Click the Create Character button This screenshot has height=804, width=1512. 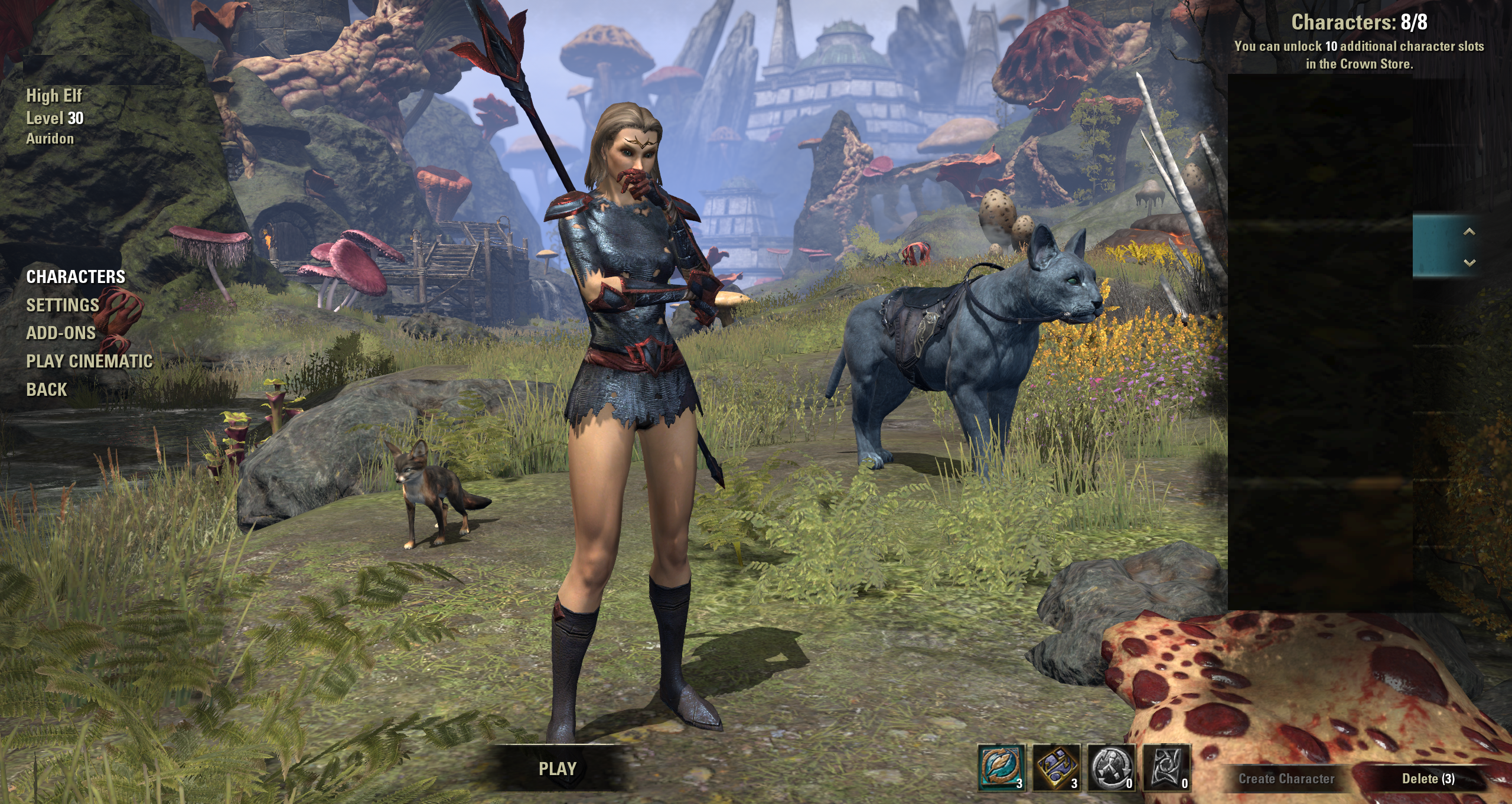click(x=1286, y=779)
